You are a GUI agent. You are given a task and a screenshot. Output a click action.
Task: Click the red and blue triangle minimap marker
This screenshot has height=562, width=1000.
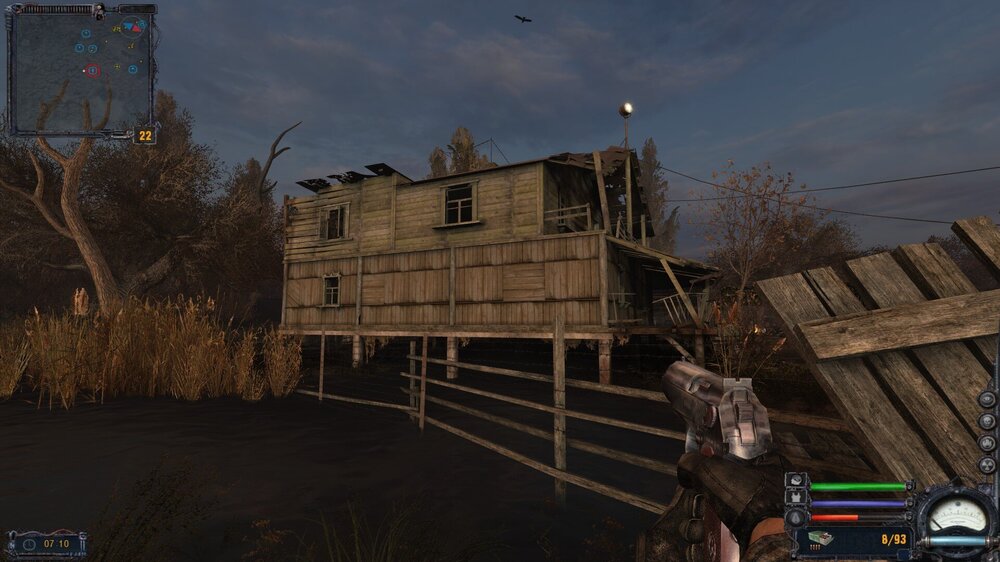tap(133, 25)
